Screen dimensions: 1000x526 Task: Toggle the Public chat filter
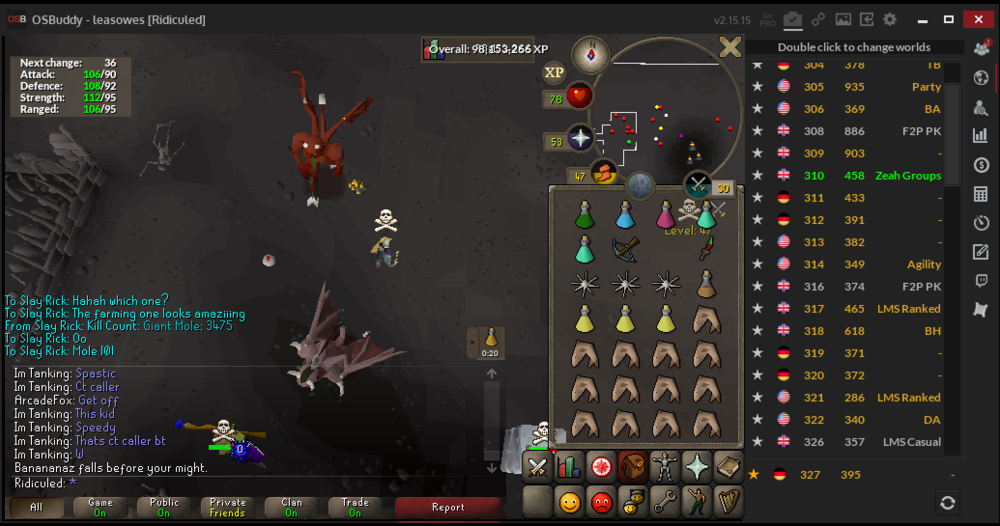(x=164, y=507)
